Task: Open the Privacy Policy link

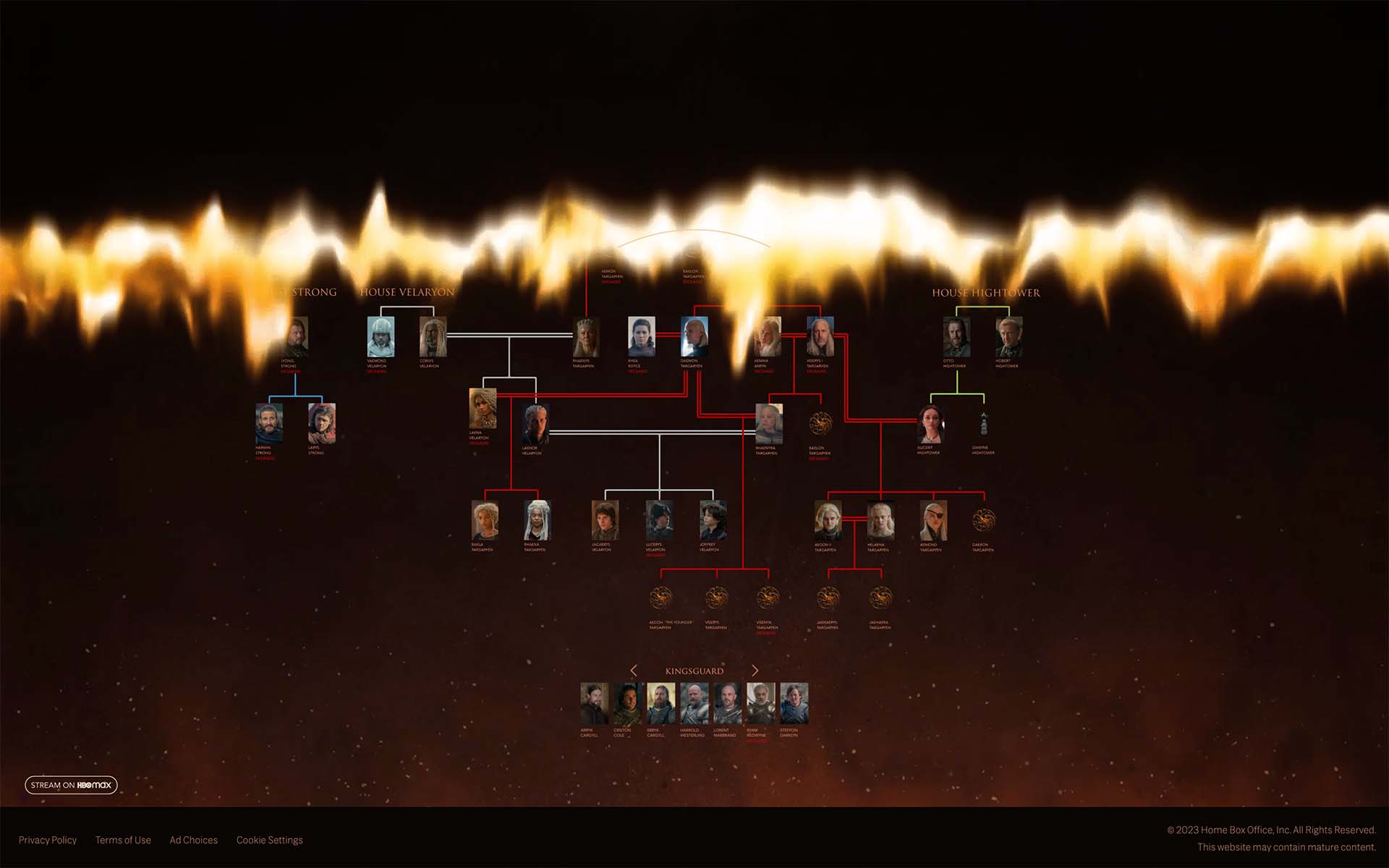Action: (x=48, y=840)
